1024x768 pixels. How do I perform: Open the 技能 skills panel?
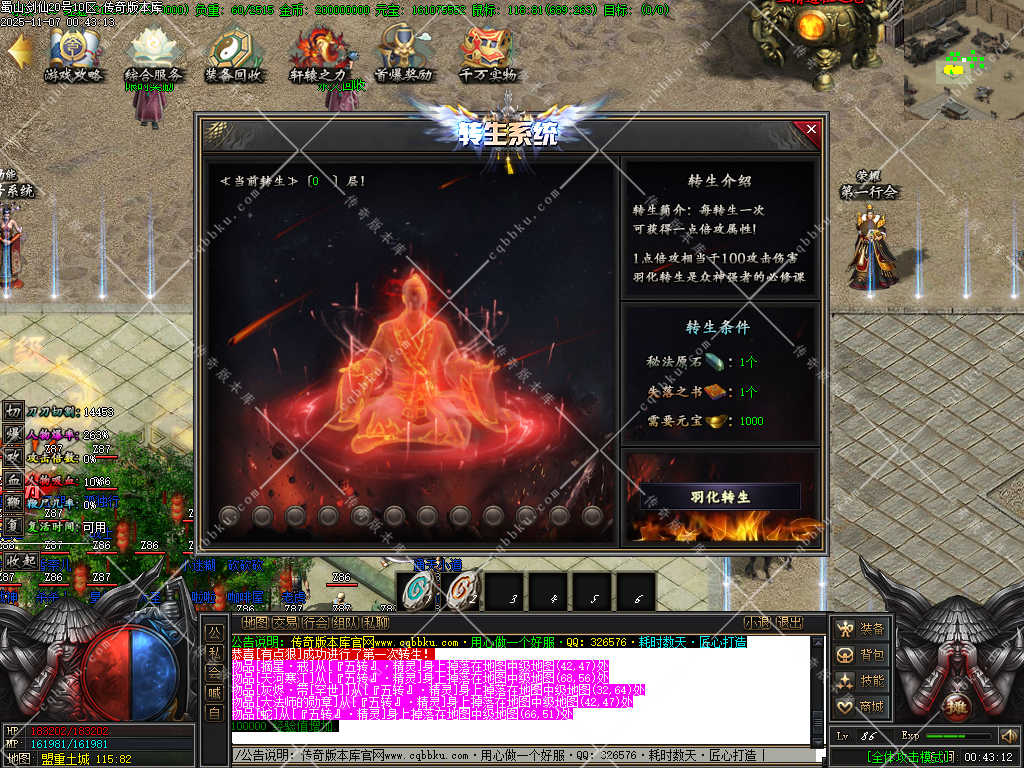click(x=862, y=681)
